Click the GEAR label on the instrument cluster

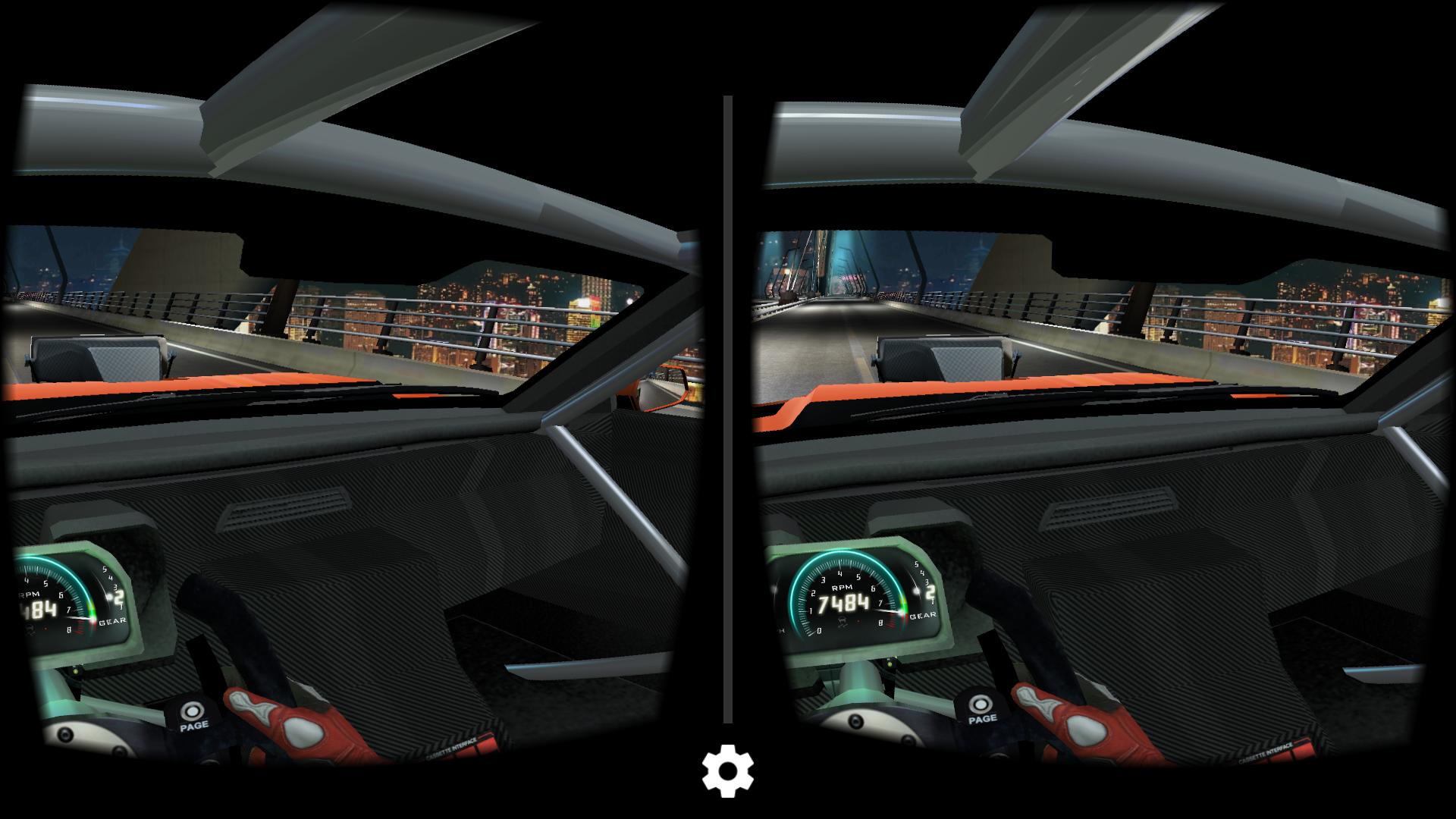click(x=922, y=616)
